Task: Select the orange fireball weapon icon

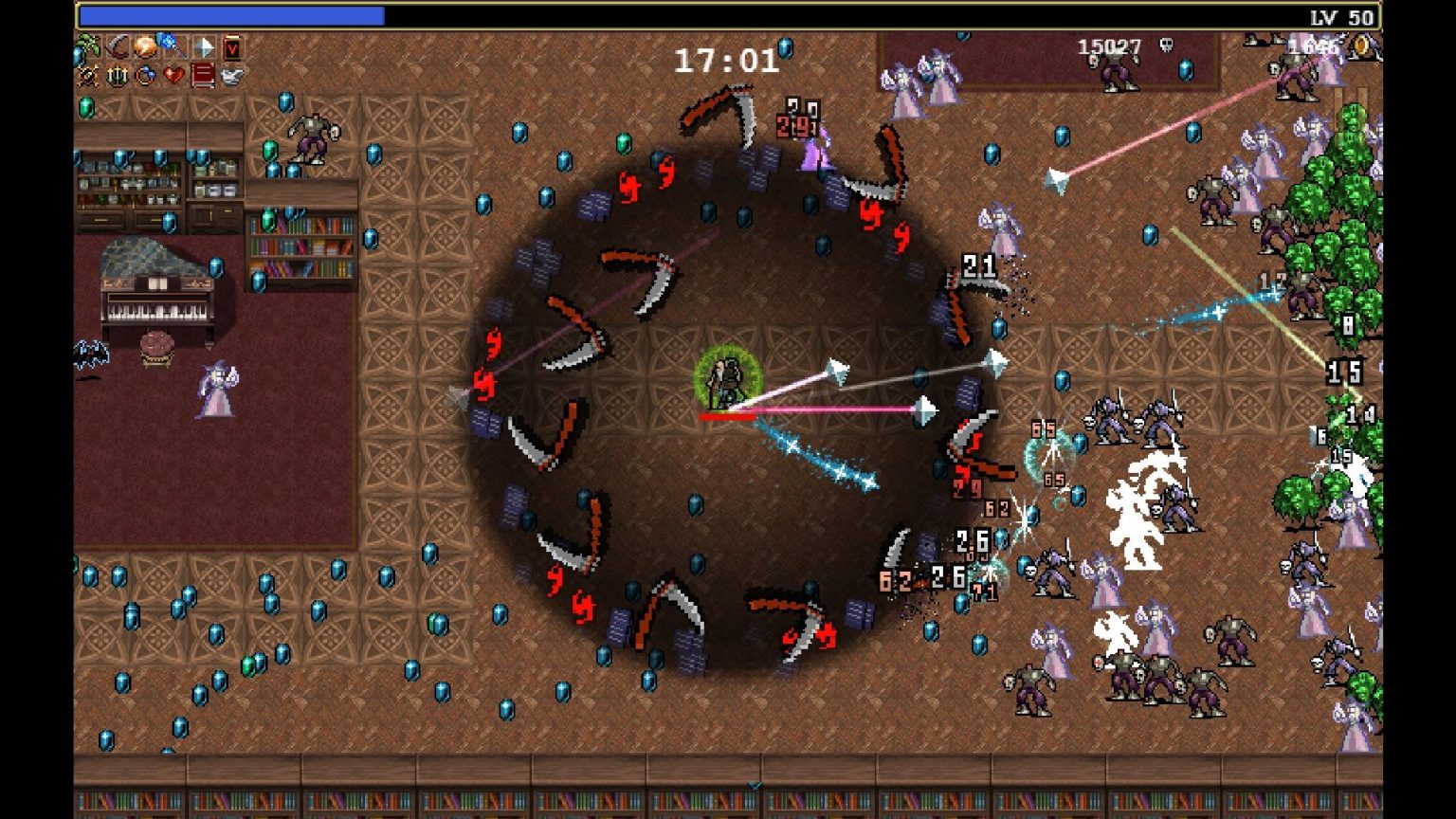Action: [145, 46]
